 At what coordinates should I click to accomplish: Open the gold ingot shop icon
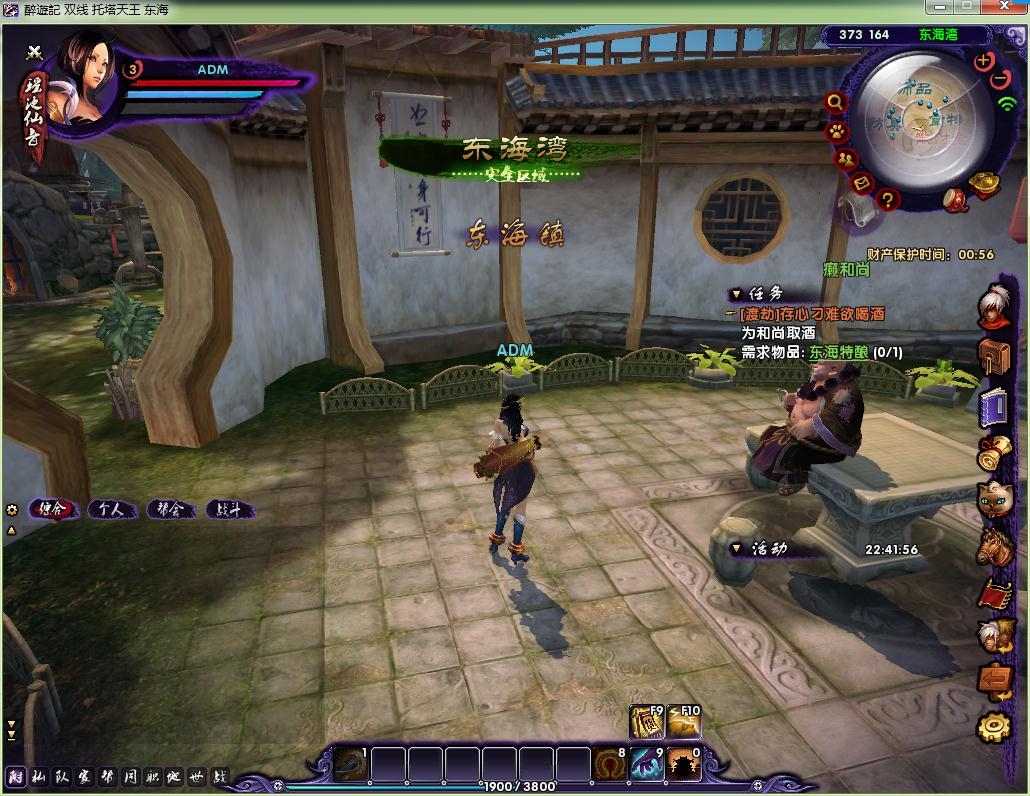pyautogui.click(x=986, y=185)
